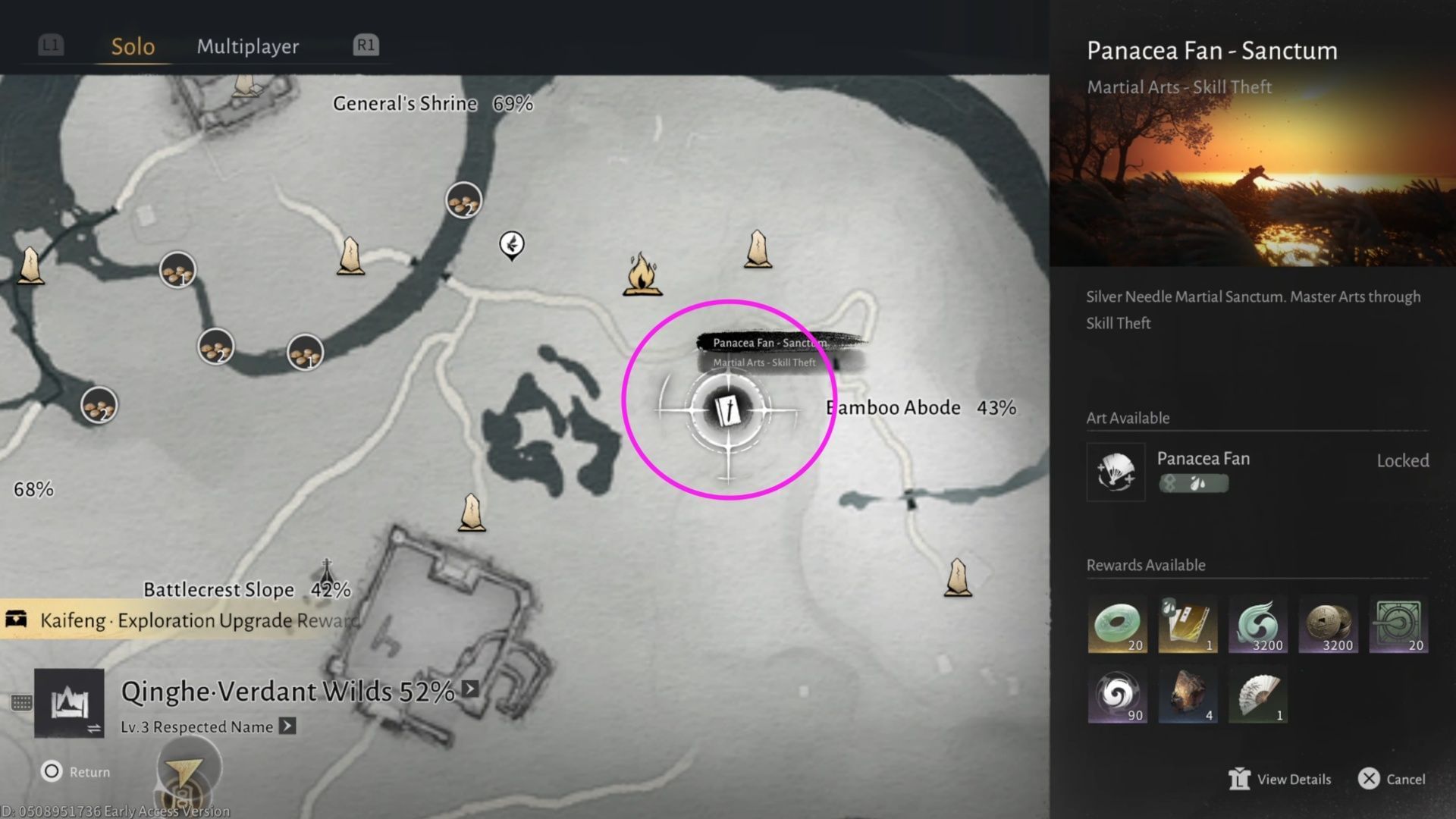The height and width of the screenshot is (819, 1456).
Task: Switch to the Multiplayer tab
Action: tap(247, 46)
